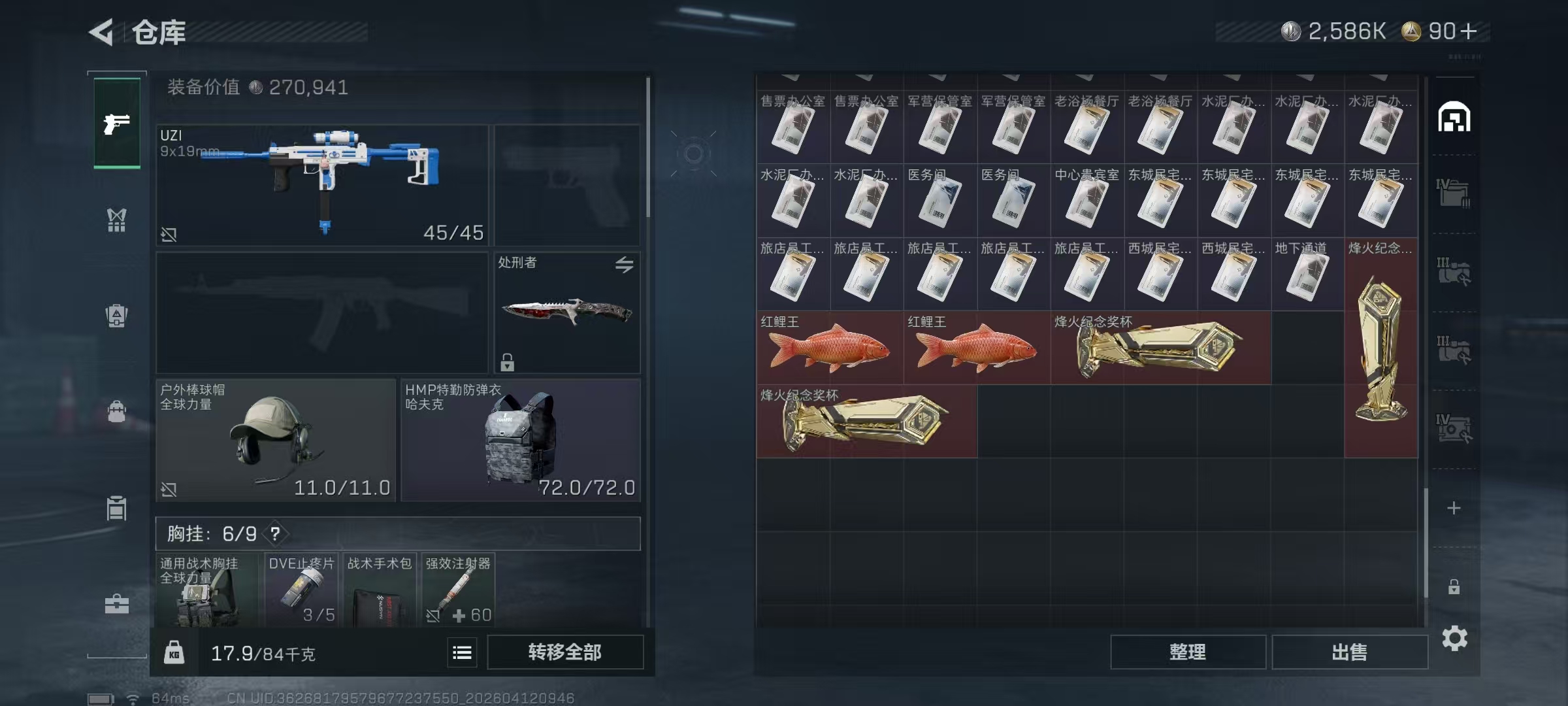Select the UZI weapon slot
Viewport: 1568px width, 706px height.
(322, 185)
